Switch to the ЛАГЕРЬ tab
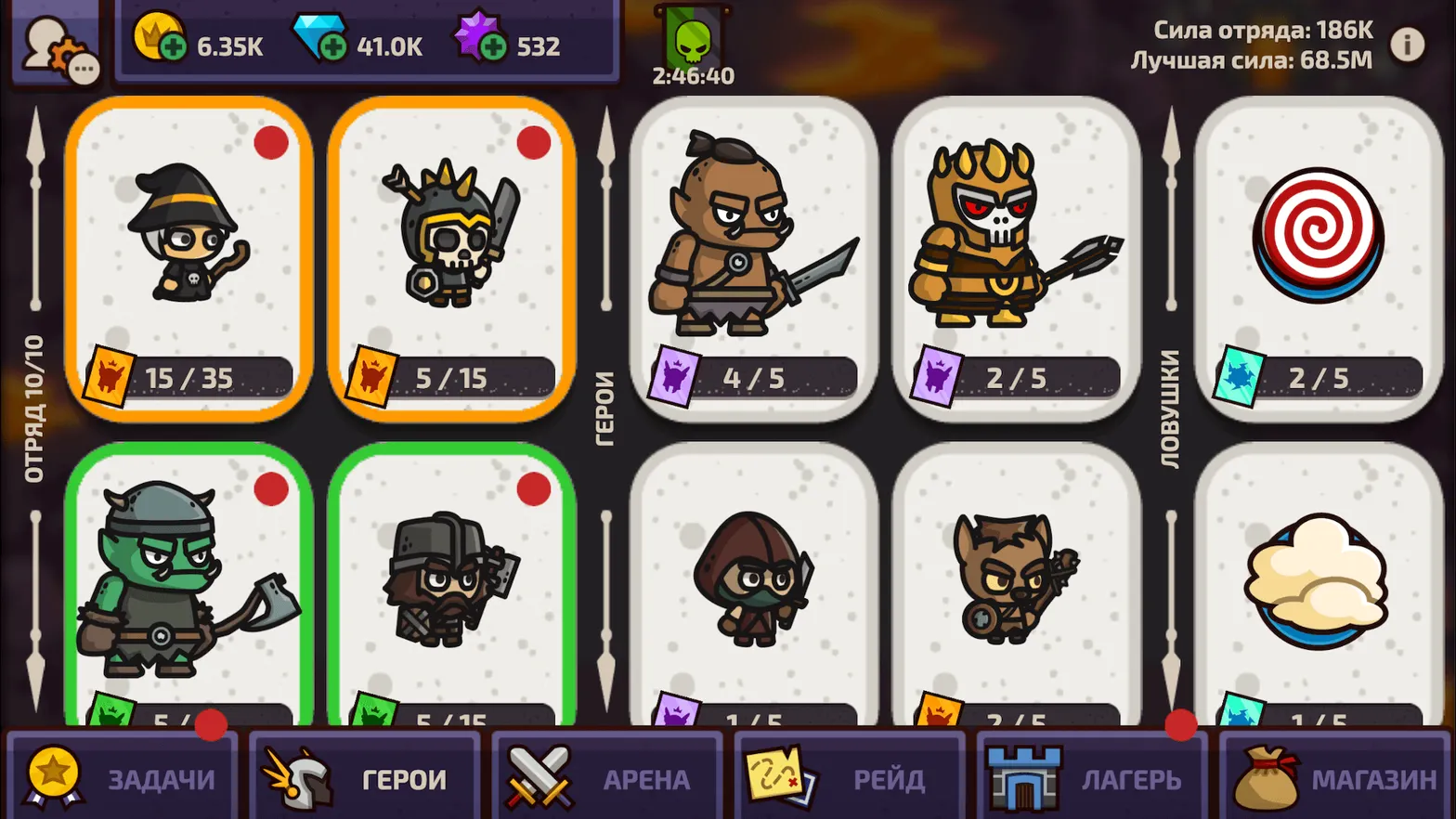Image resolution: width=1456 pixels, height=819 pixels. click(1092, 776)
